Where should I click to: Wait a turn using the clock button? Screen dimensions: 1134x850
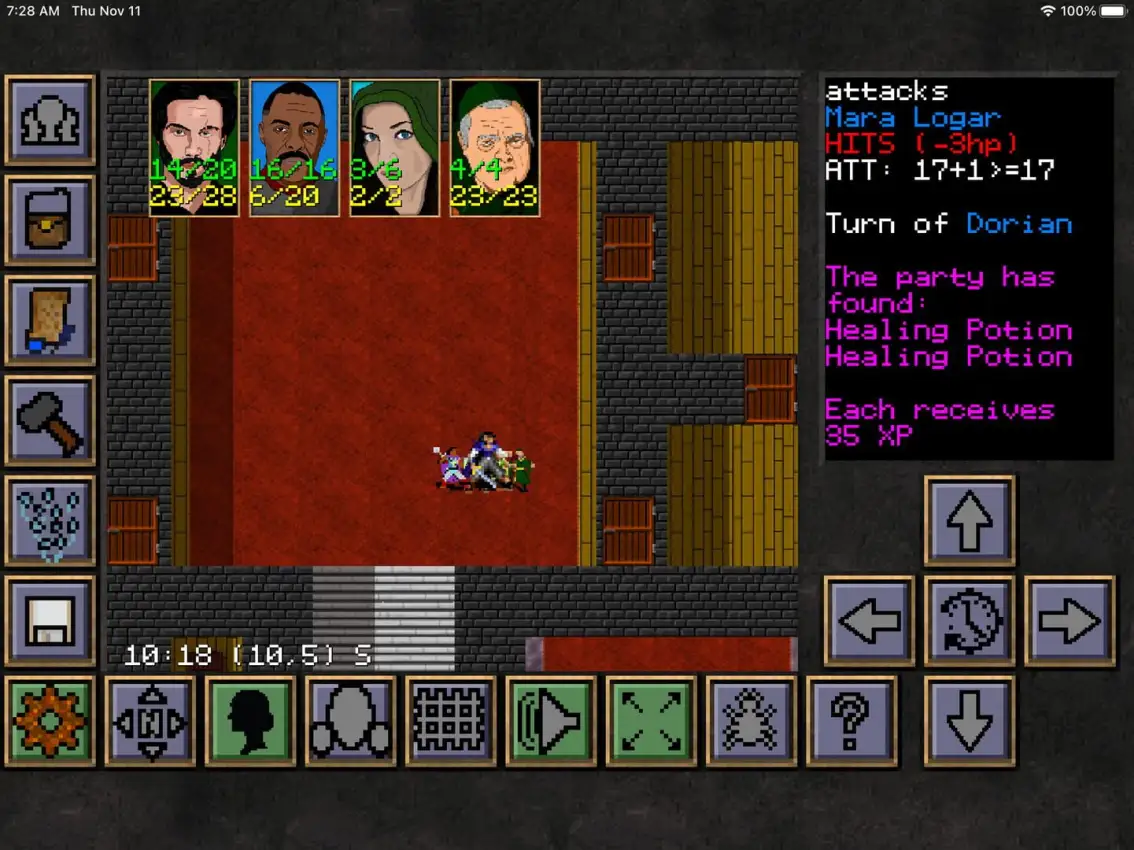(969, 620)
